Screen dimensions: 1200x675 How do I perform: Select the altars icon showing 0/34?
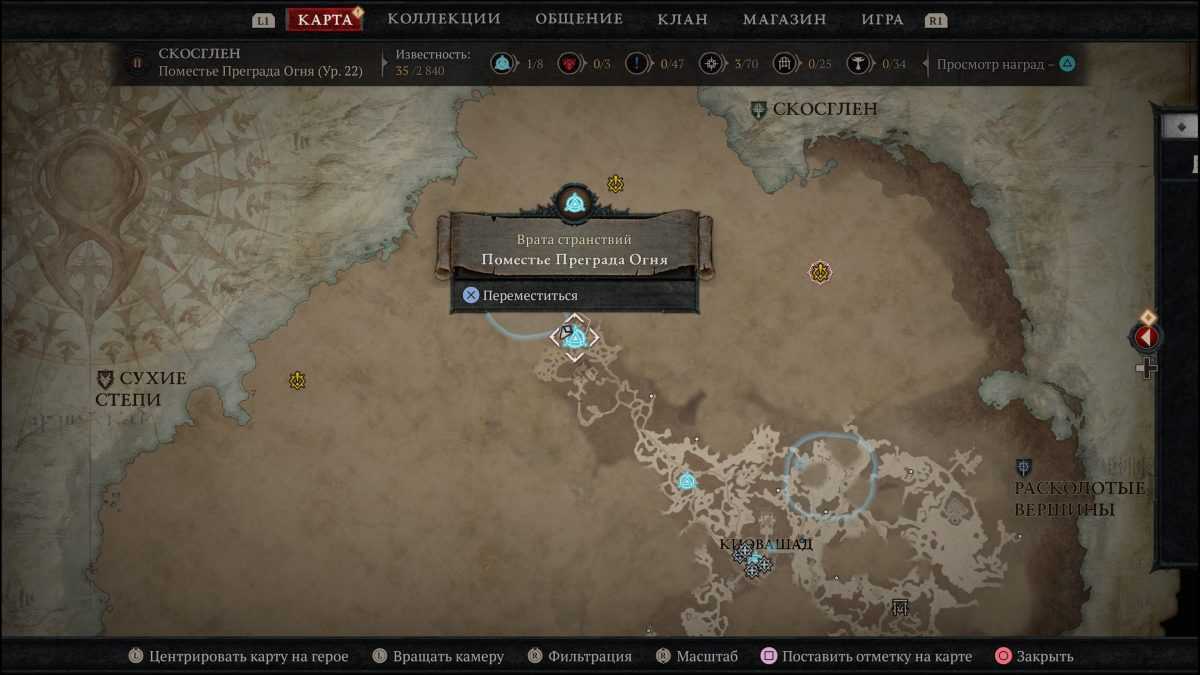click(858, 65)
